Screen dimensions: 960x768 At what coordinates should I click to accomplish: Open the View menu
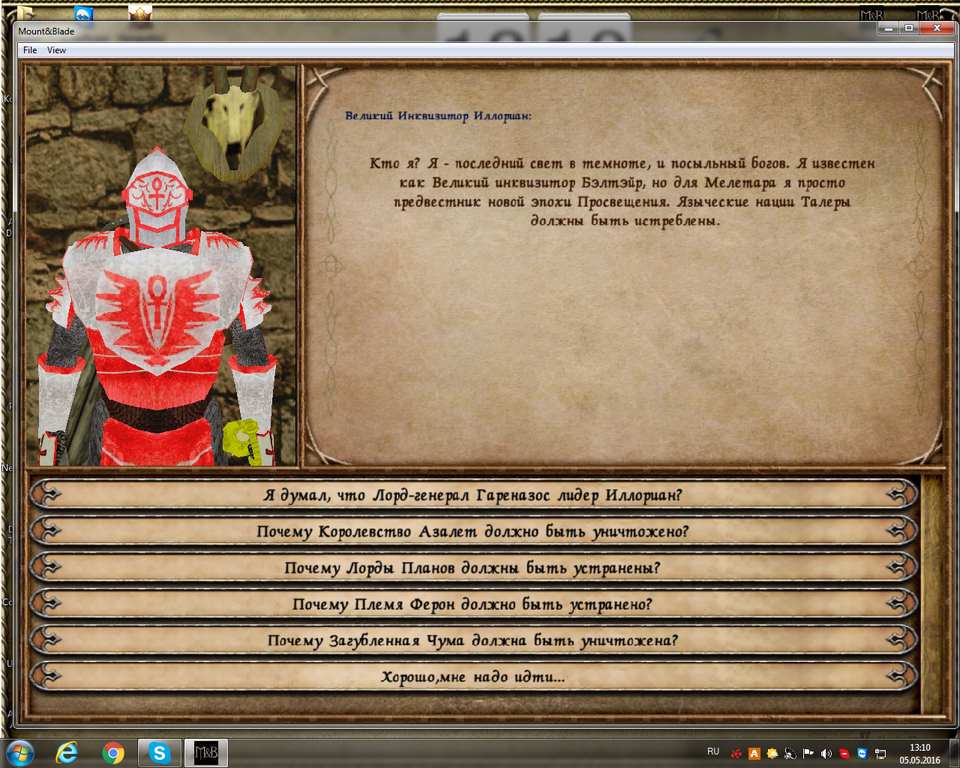pyautogui.click(x=57, y=50)
